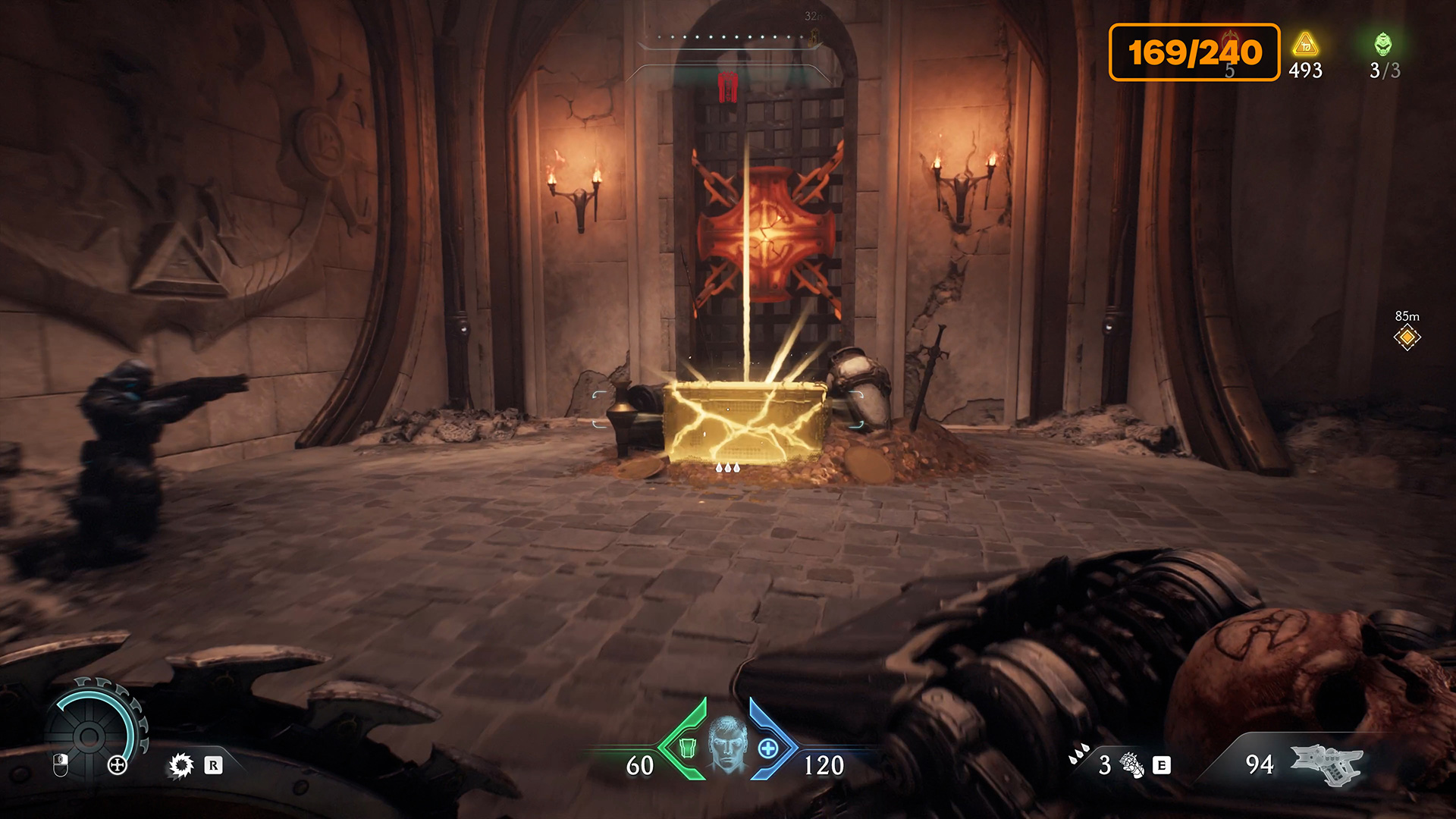
Task: Activate the melee gauntlet charge icon
Action: (1131, 764)
